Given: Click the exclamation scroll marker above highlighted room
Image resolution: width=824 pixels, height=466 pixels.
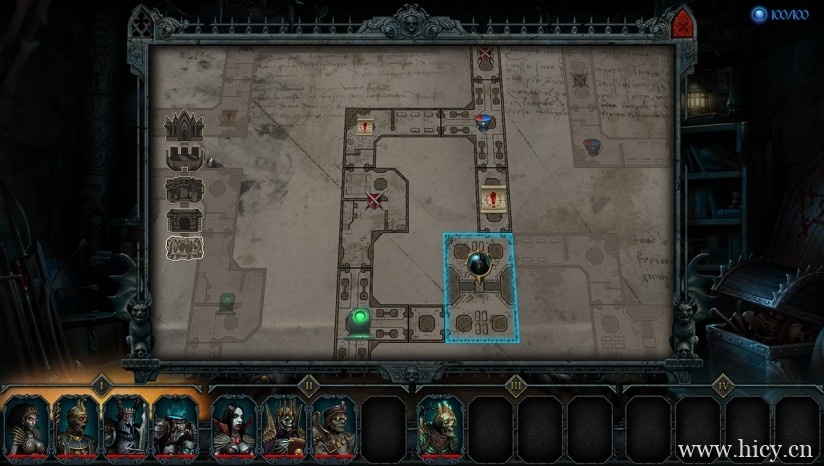Looking at the screenshot, I should point(491,195).
